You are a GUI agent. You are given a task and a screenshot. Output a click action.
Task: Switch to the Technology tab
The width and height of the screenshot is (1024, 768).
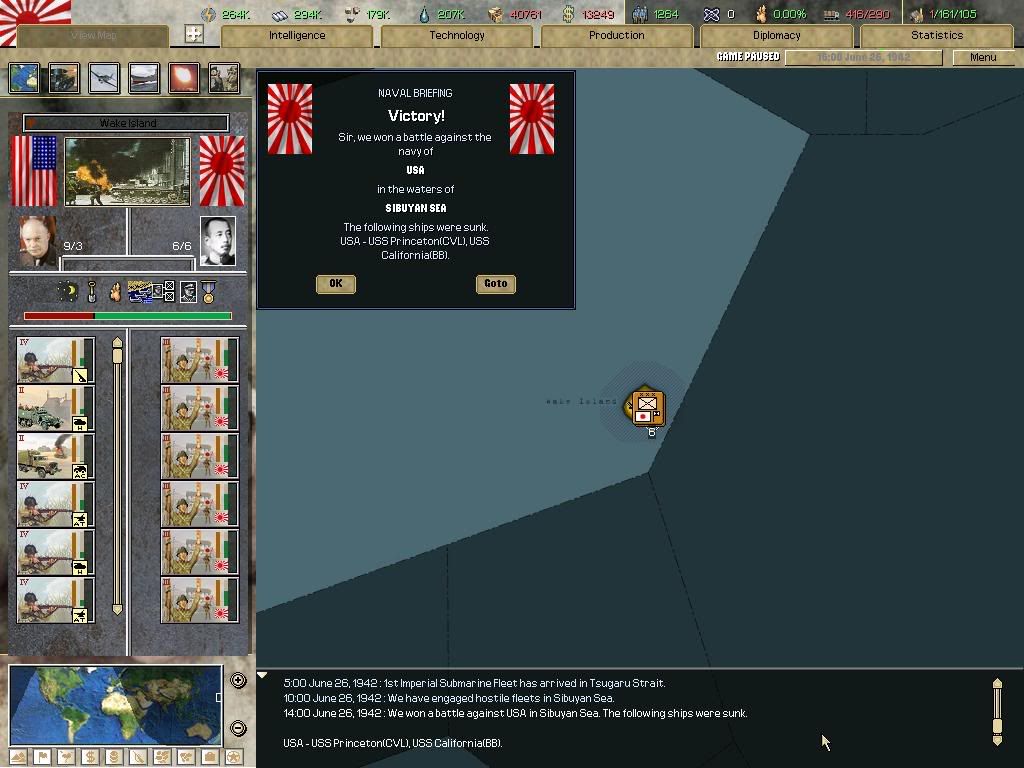pyautogui.click(x=457, y=35)
